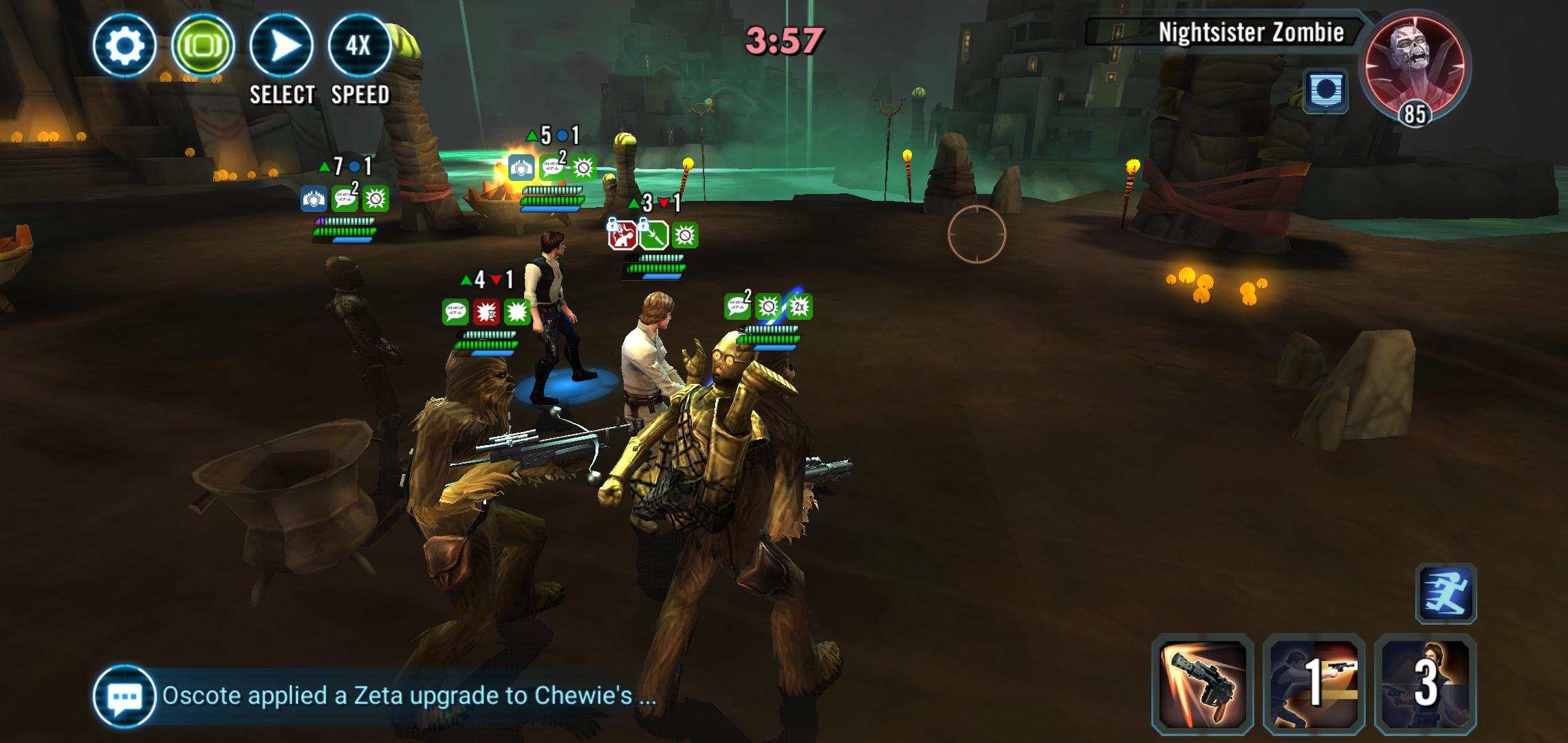The height and width of the screenshot is (743, 1568).
Task: Open the gear settings menu
Action: pos(124,46)
